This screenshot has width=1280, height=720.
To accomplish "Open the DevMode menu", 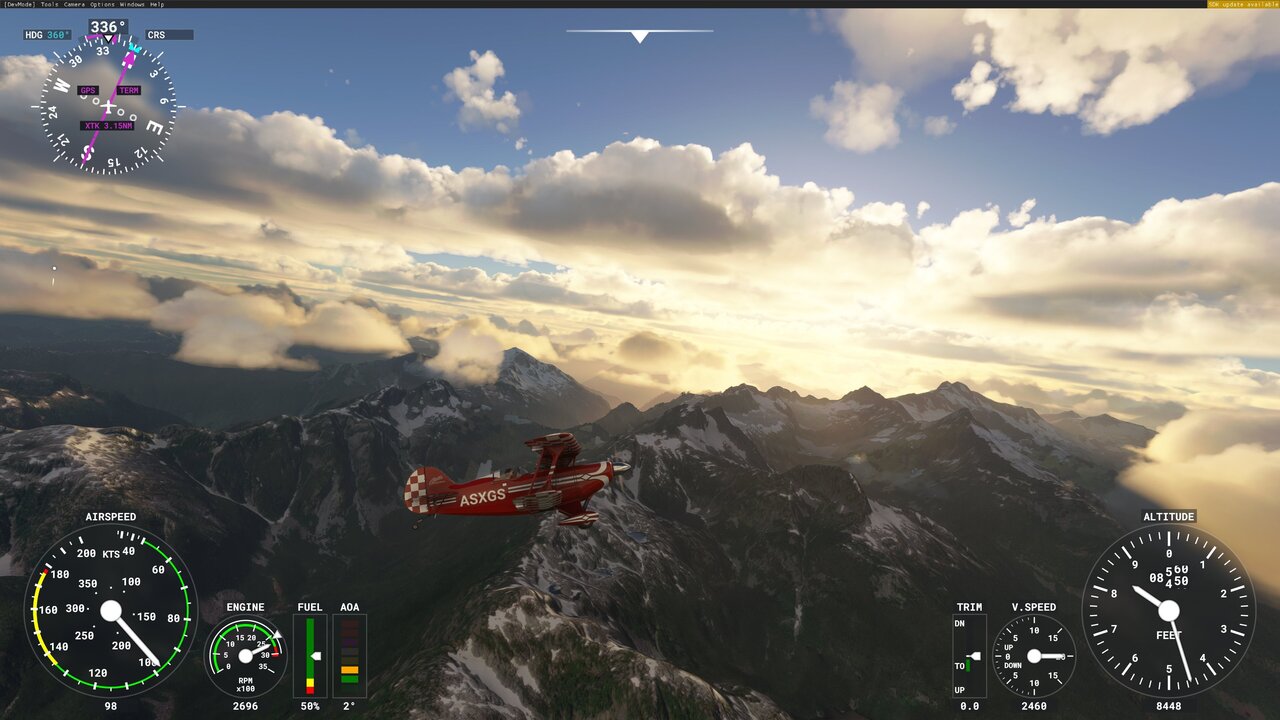I will [x=19, y=4].
